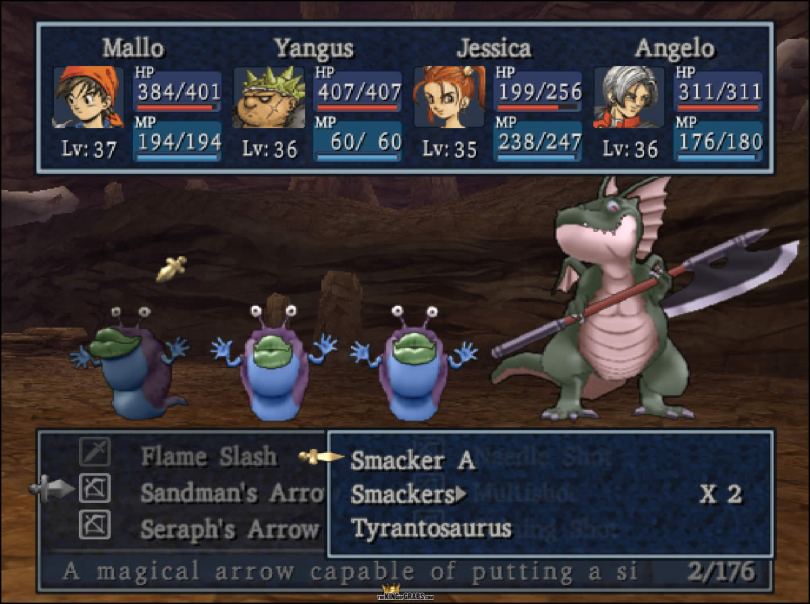
Task: Click the bow icon beside Seraph's Arrow
Action: coord(95,525)
